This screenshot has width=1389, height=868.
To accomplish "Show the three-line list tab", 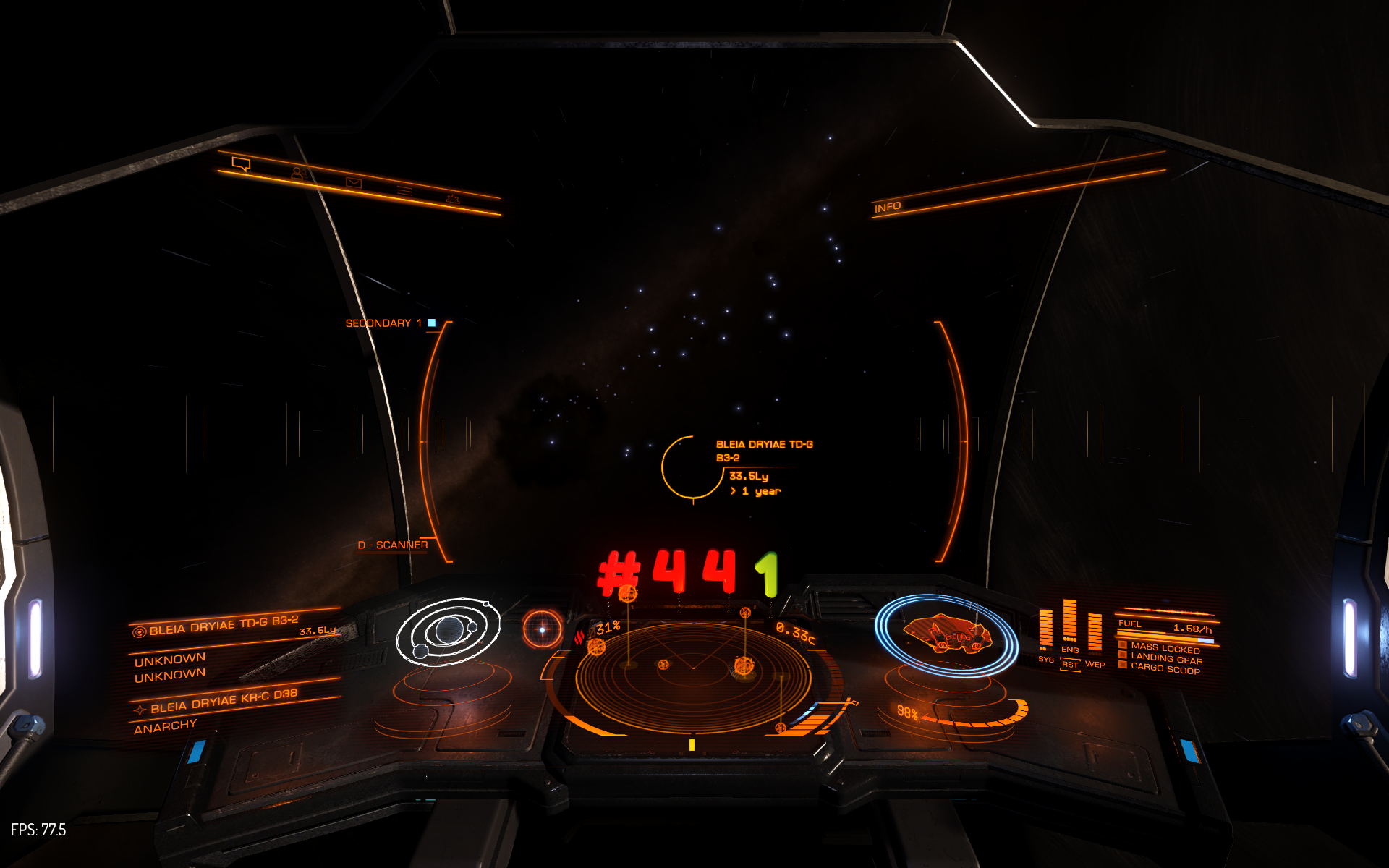I will pos(404,190).
